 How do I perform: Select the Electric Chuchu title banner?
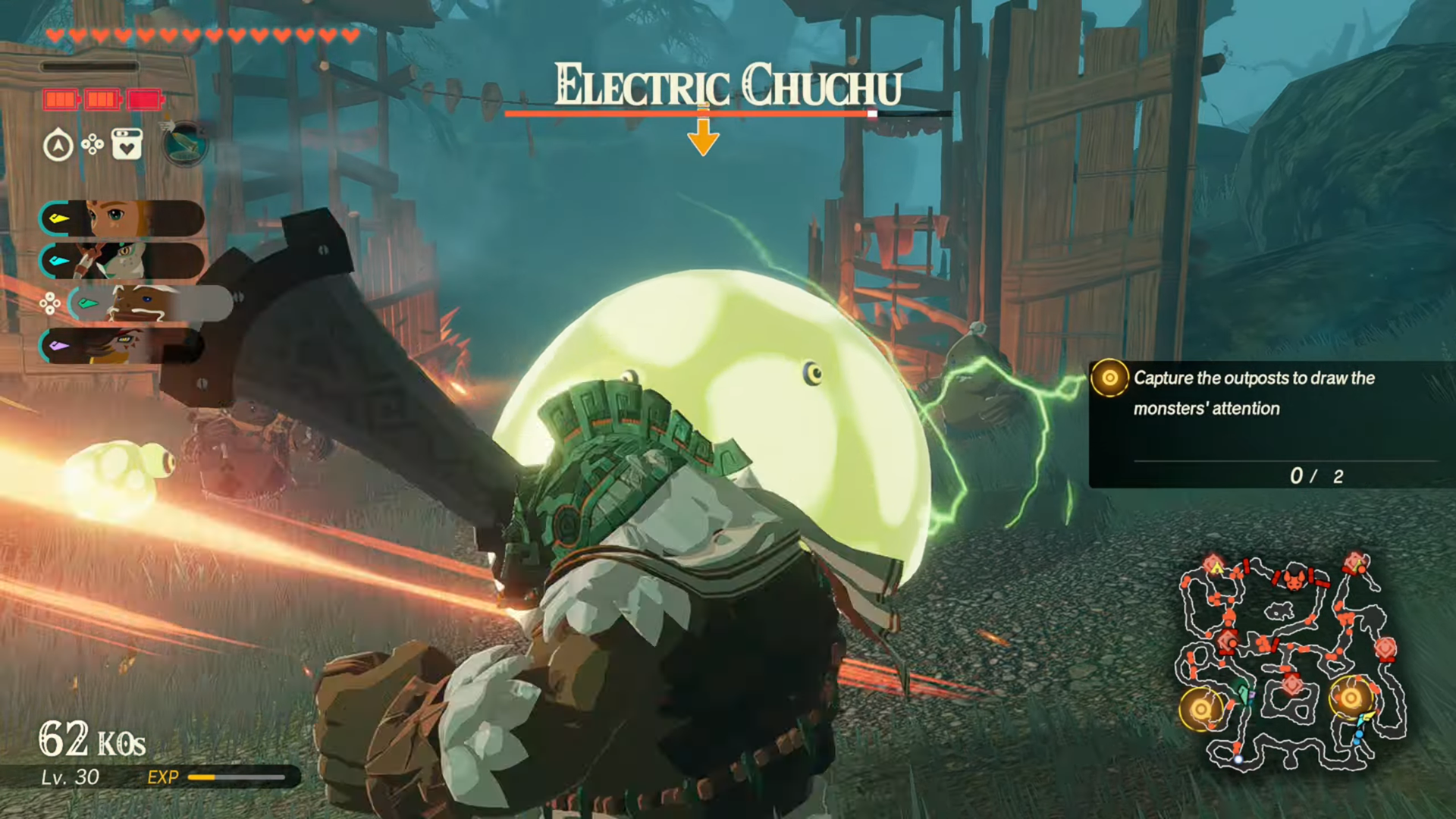[728, 85]
